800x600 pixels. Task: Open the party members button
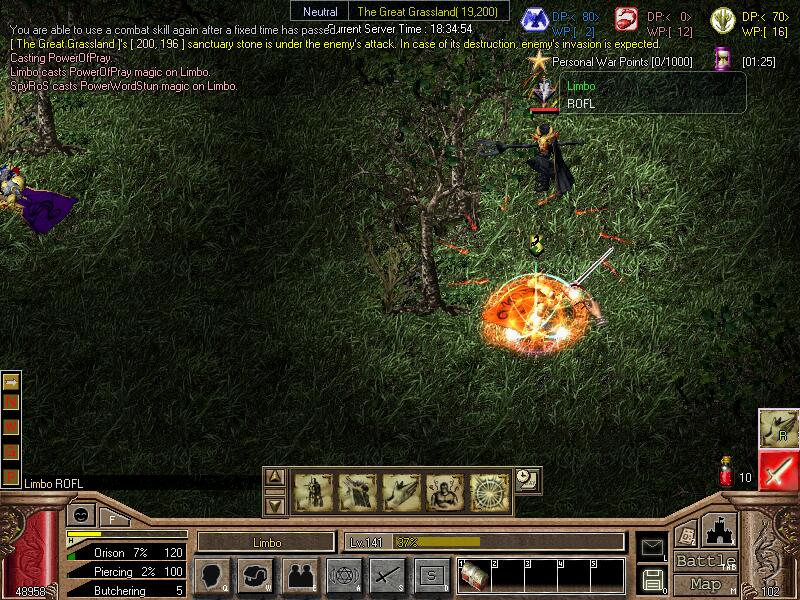coord(299,575)
